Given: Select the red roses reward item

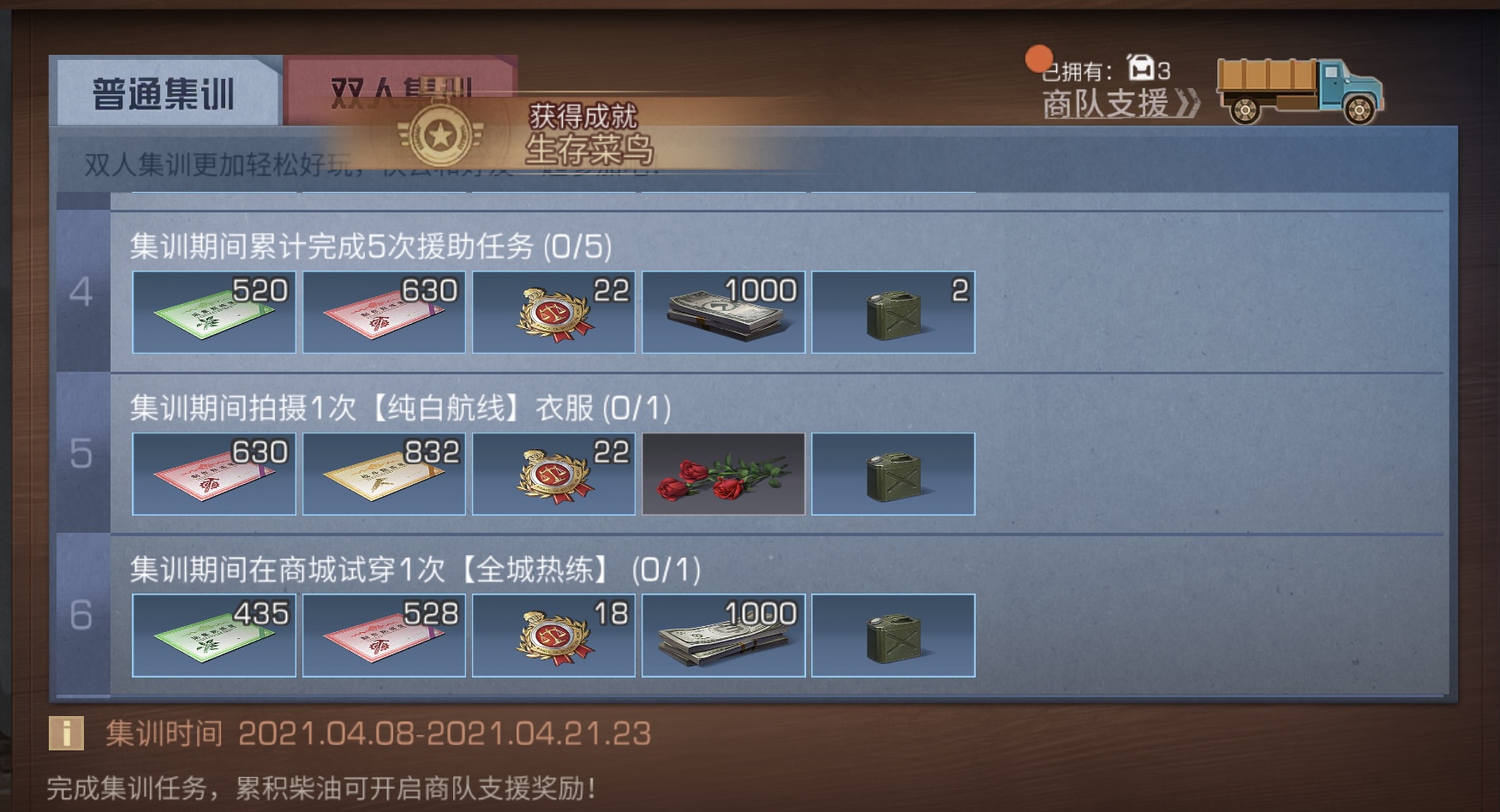Looking at the screenshot, I should click(722, 474).
